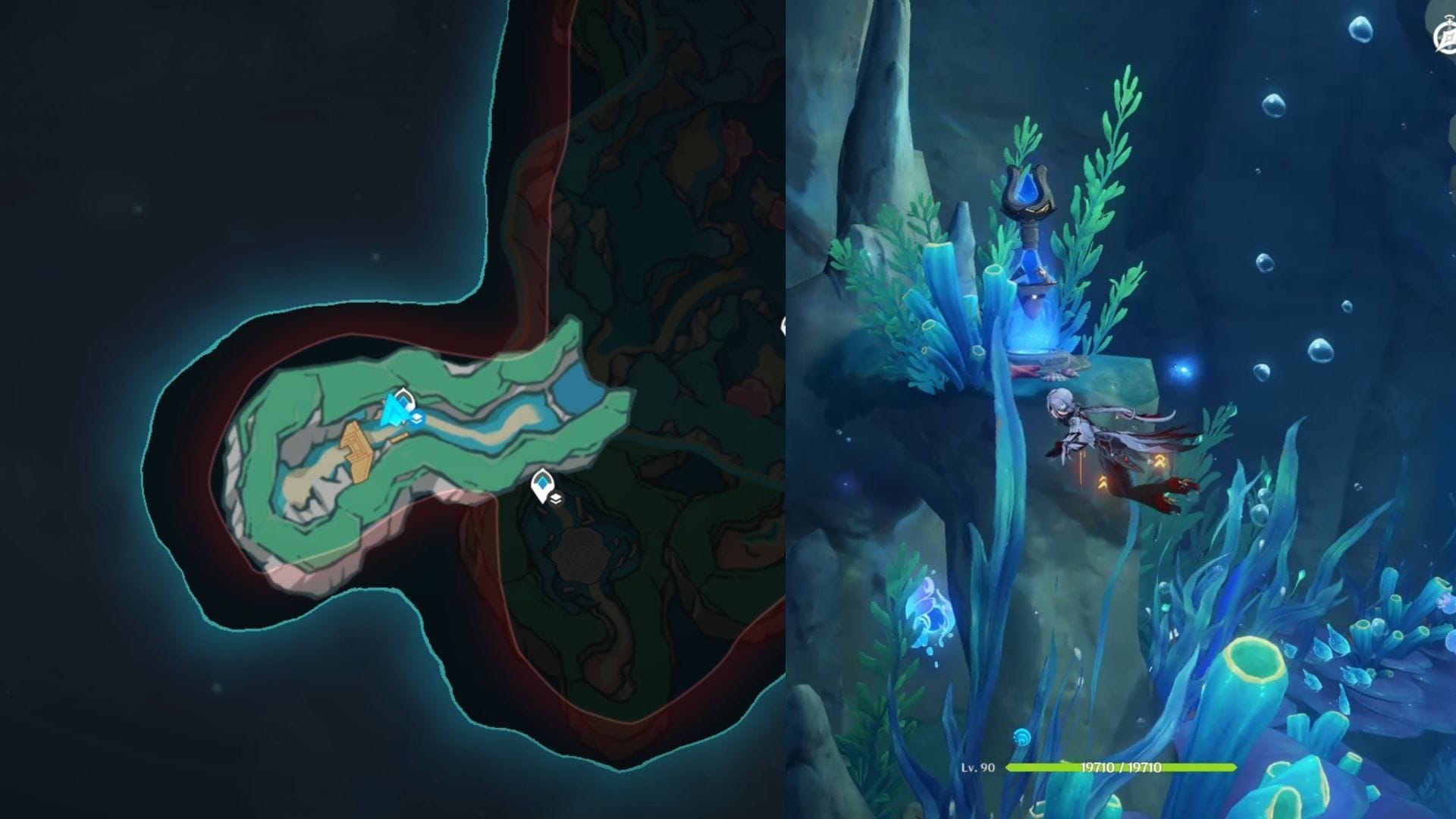The height and width of the screenshot is (819, 1456).
Task: Expand the layer selector badge on the southeastern waypoint
Action: tap(557, 498)
